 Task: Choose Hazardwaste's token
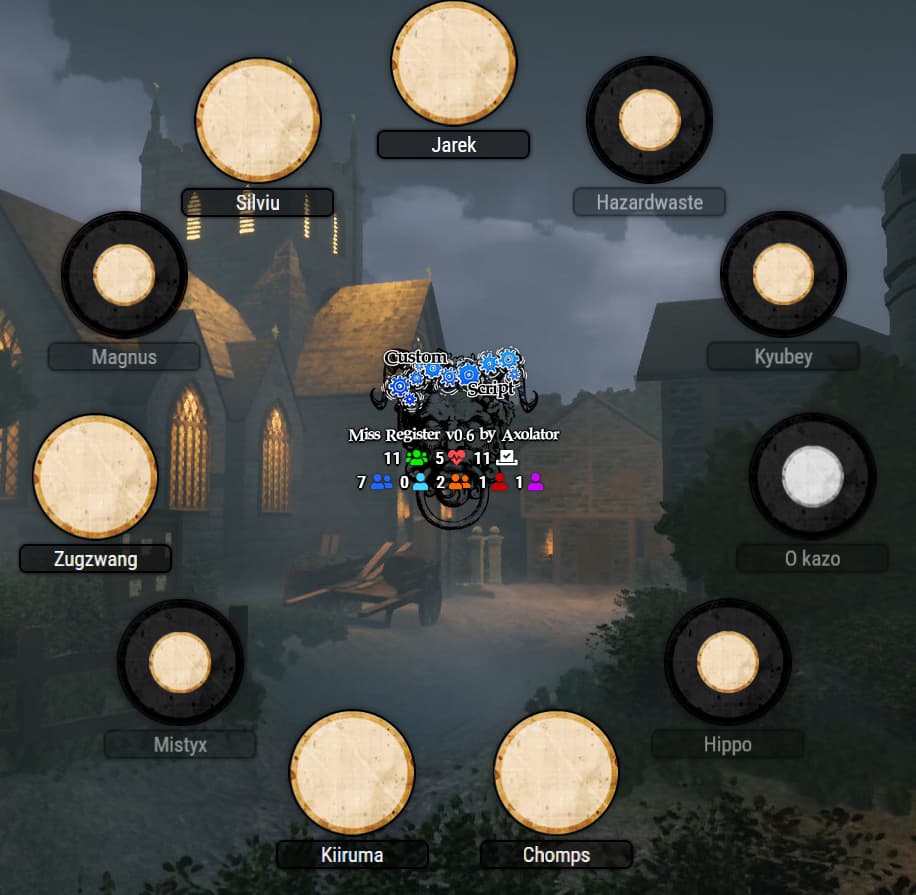click(649, 120)
